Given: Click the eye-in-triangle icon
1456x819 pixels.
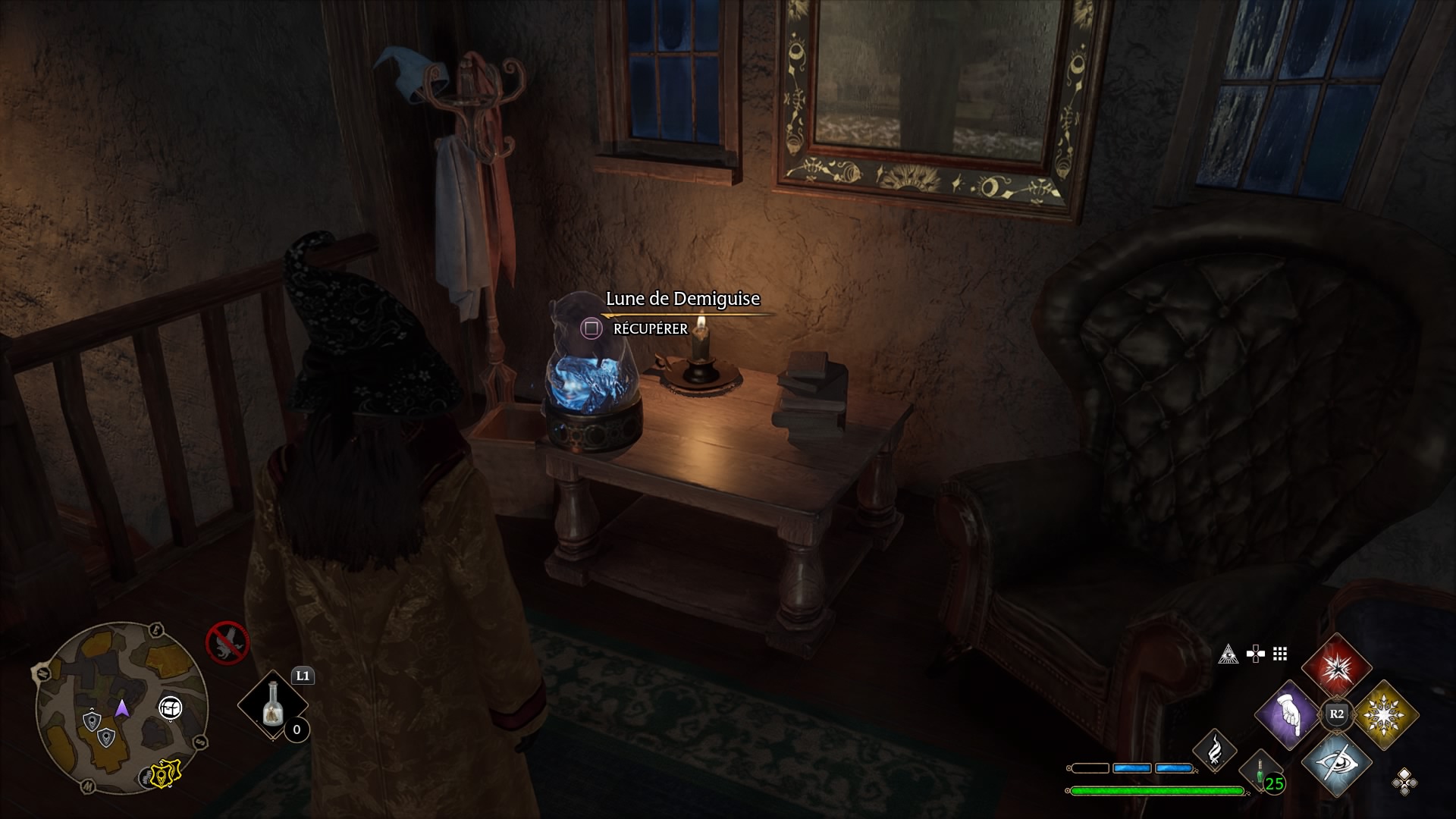Looking at the screenshot, I should point(1228,654).
